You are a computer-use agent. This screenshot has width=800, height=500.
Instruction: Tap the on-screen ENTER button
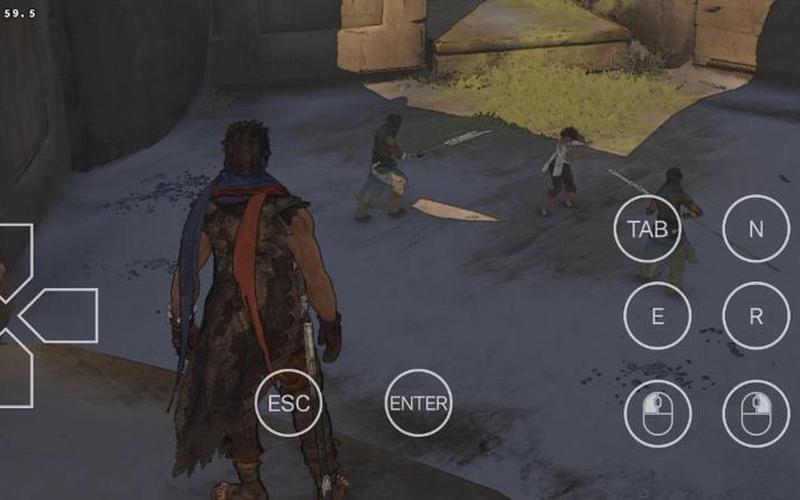[x=419, y=403]
